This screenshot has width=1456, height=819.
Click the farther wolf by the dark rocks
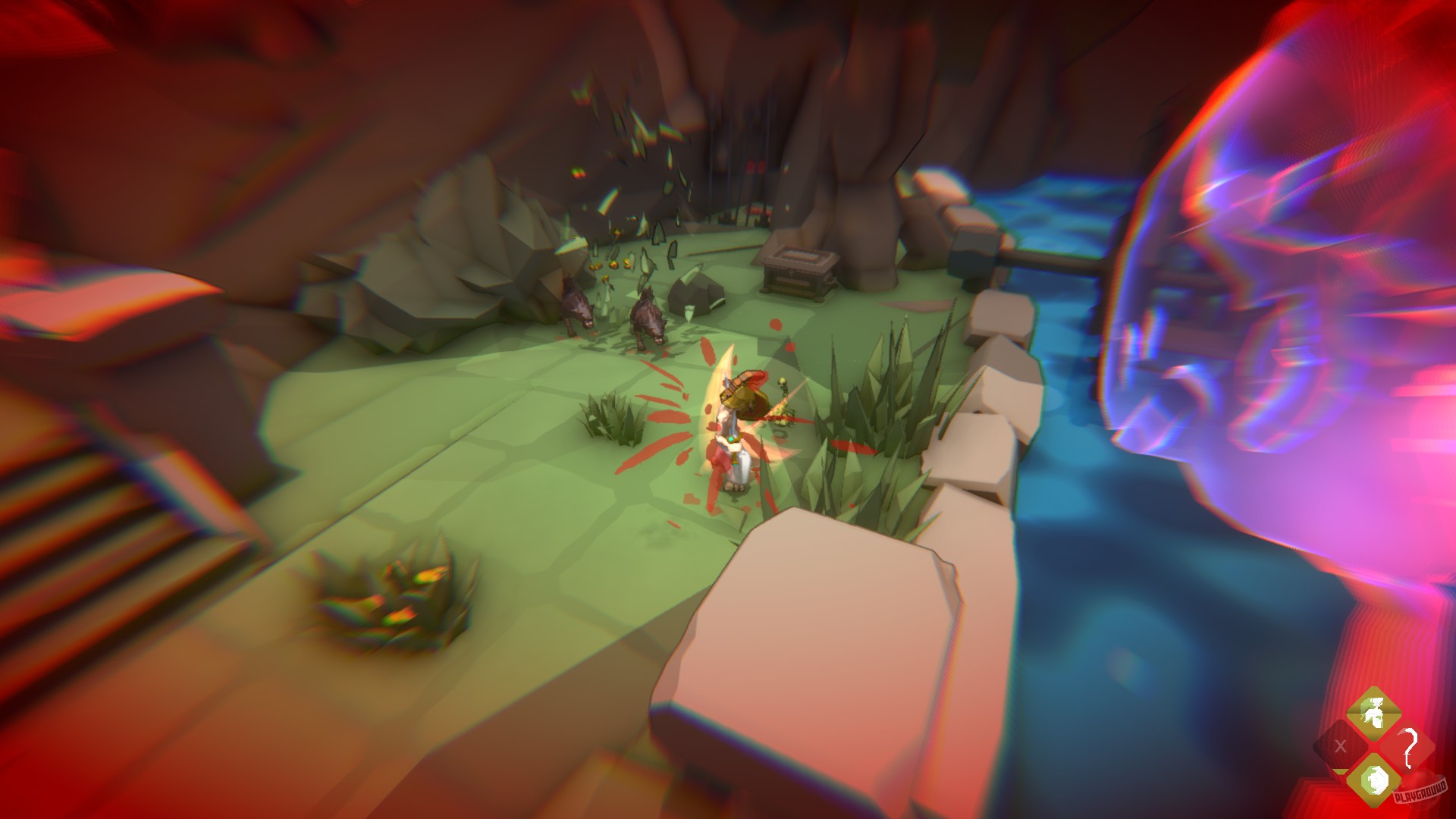[576, 303]
